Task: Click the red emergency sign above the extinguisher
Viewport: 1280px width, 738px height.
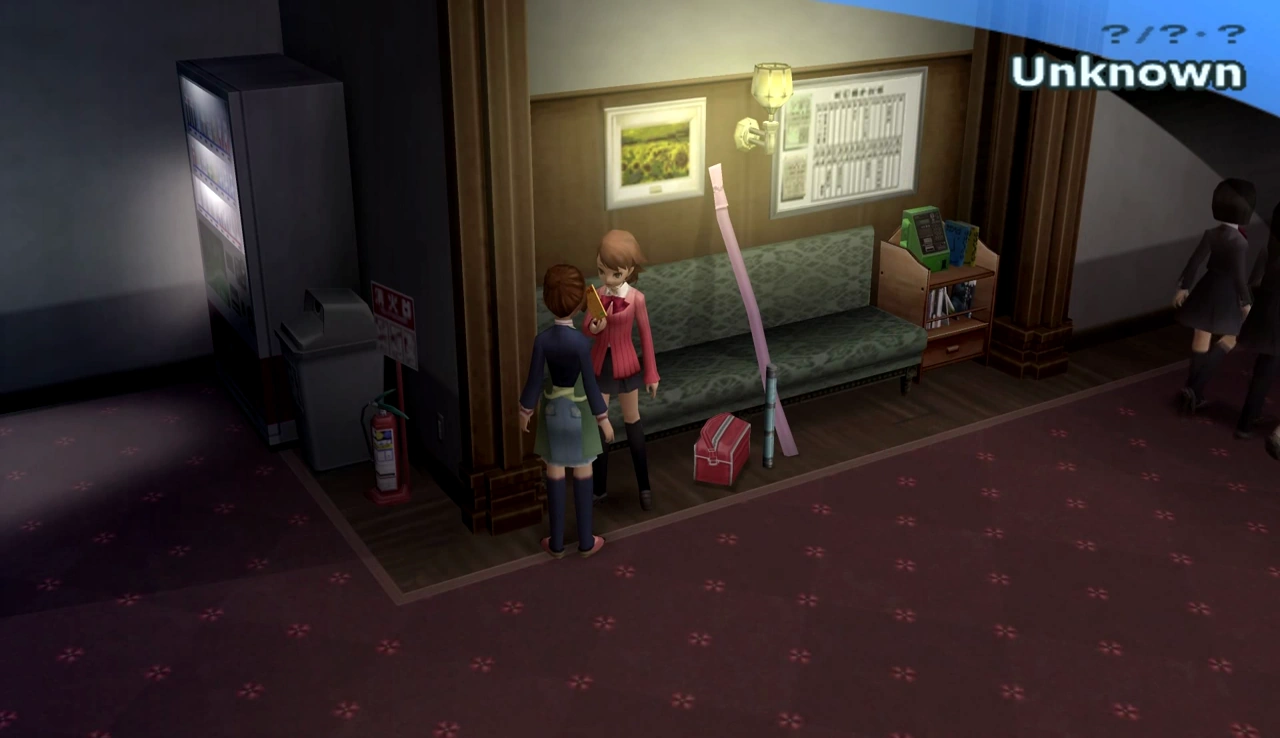Action: [x=392, y=300]
